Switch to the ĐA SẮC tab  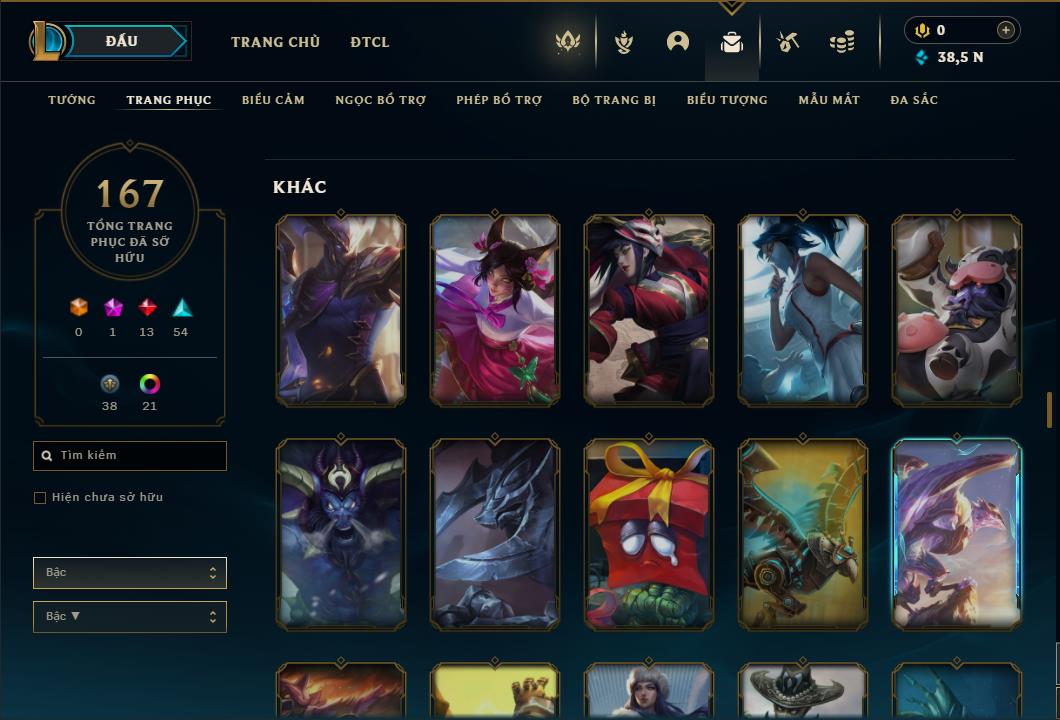click(x=914, y=100)
